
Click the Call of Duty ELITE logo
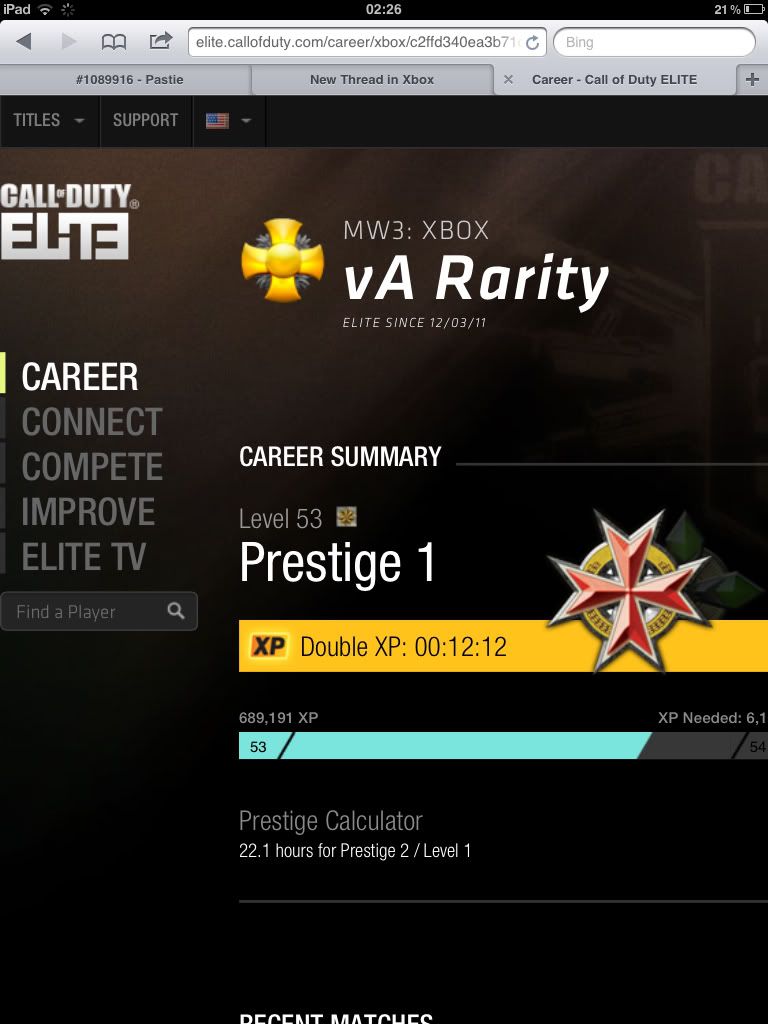tap(68, 222)
